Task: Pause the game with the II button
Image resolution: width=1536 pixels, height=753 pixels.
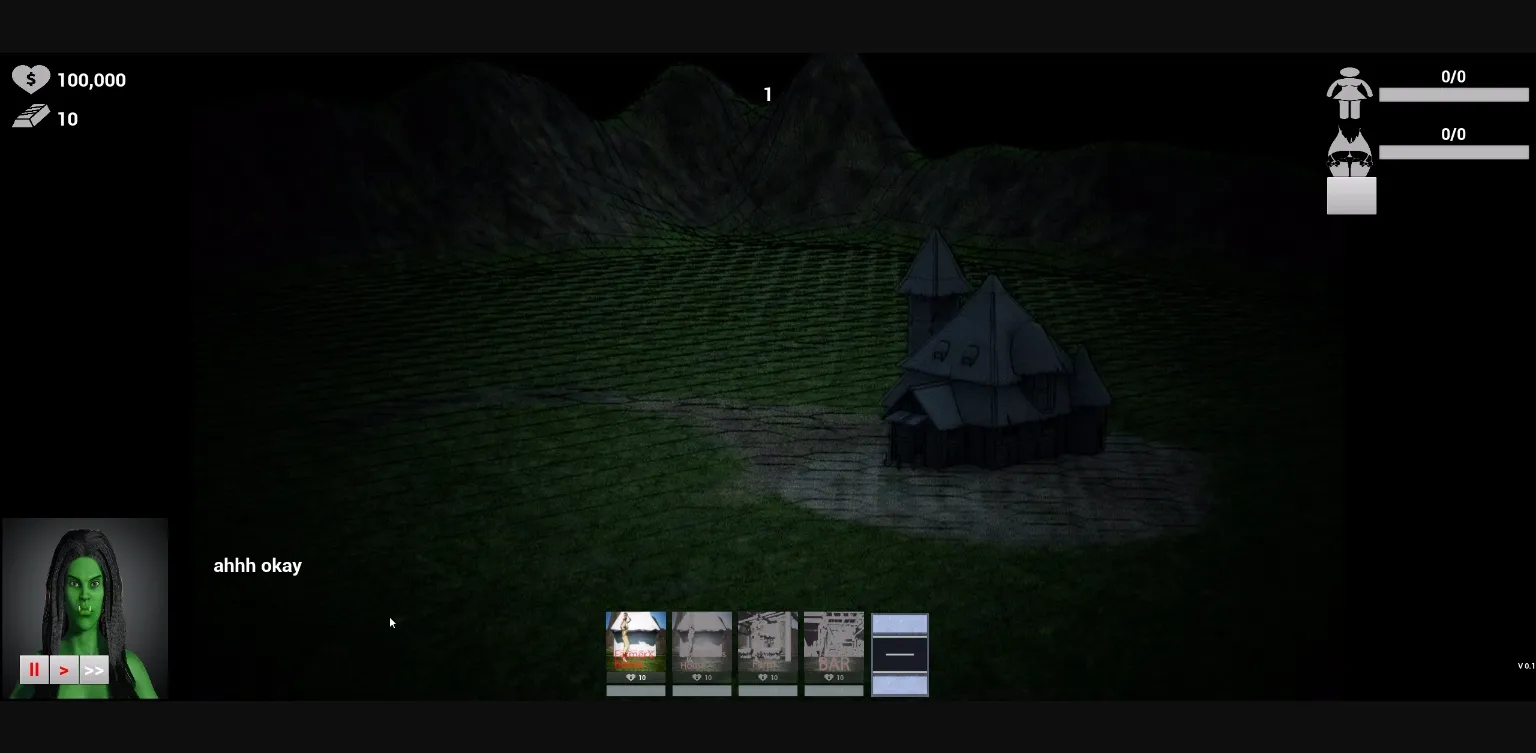Action: click(x=34, y=669)
